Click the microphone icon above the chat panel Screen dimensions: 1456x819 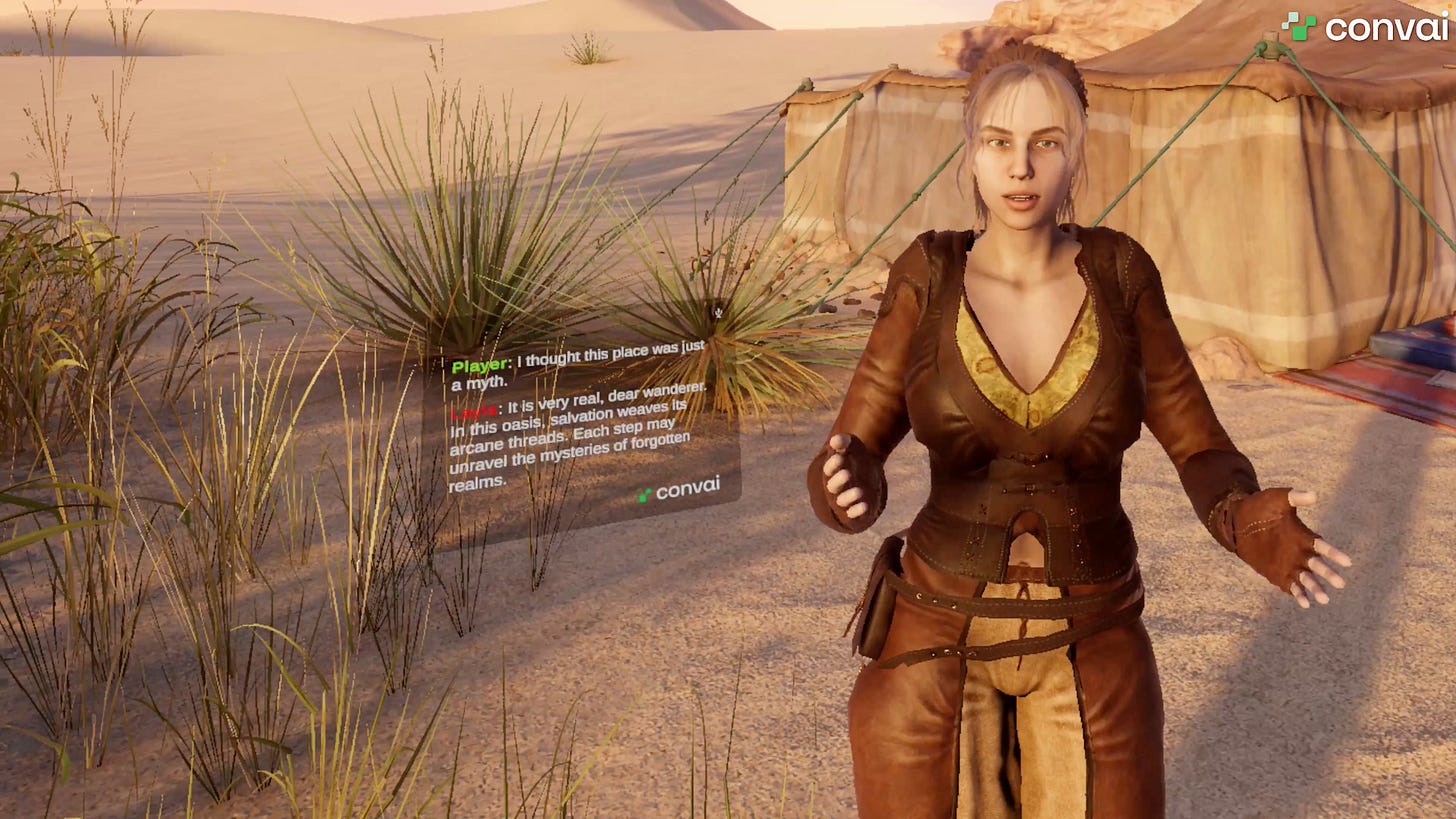[717, 312]
